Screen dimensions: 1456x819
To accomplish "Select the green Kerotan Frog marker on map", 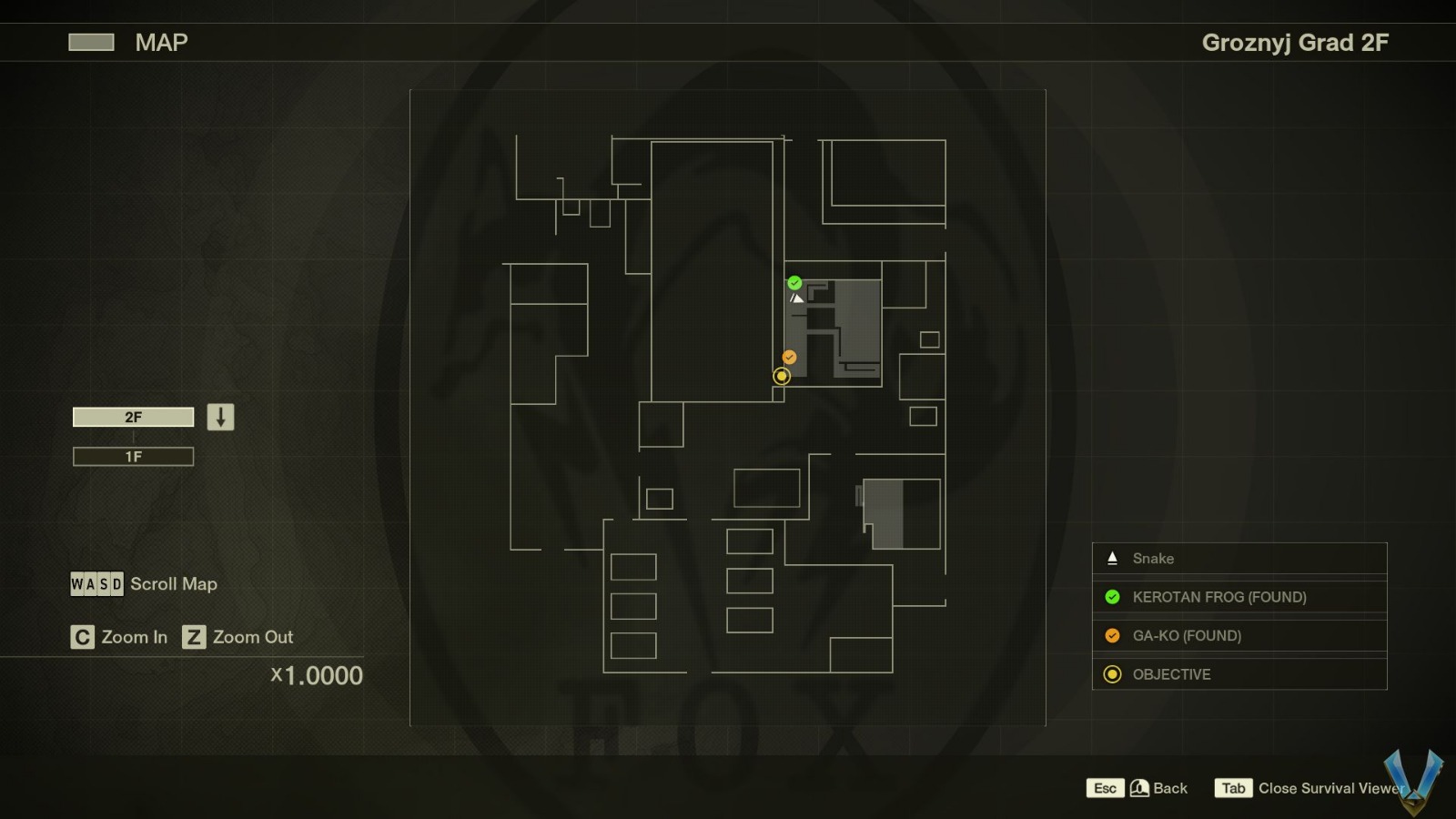I will (x=793, y=282).
